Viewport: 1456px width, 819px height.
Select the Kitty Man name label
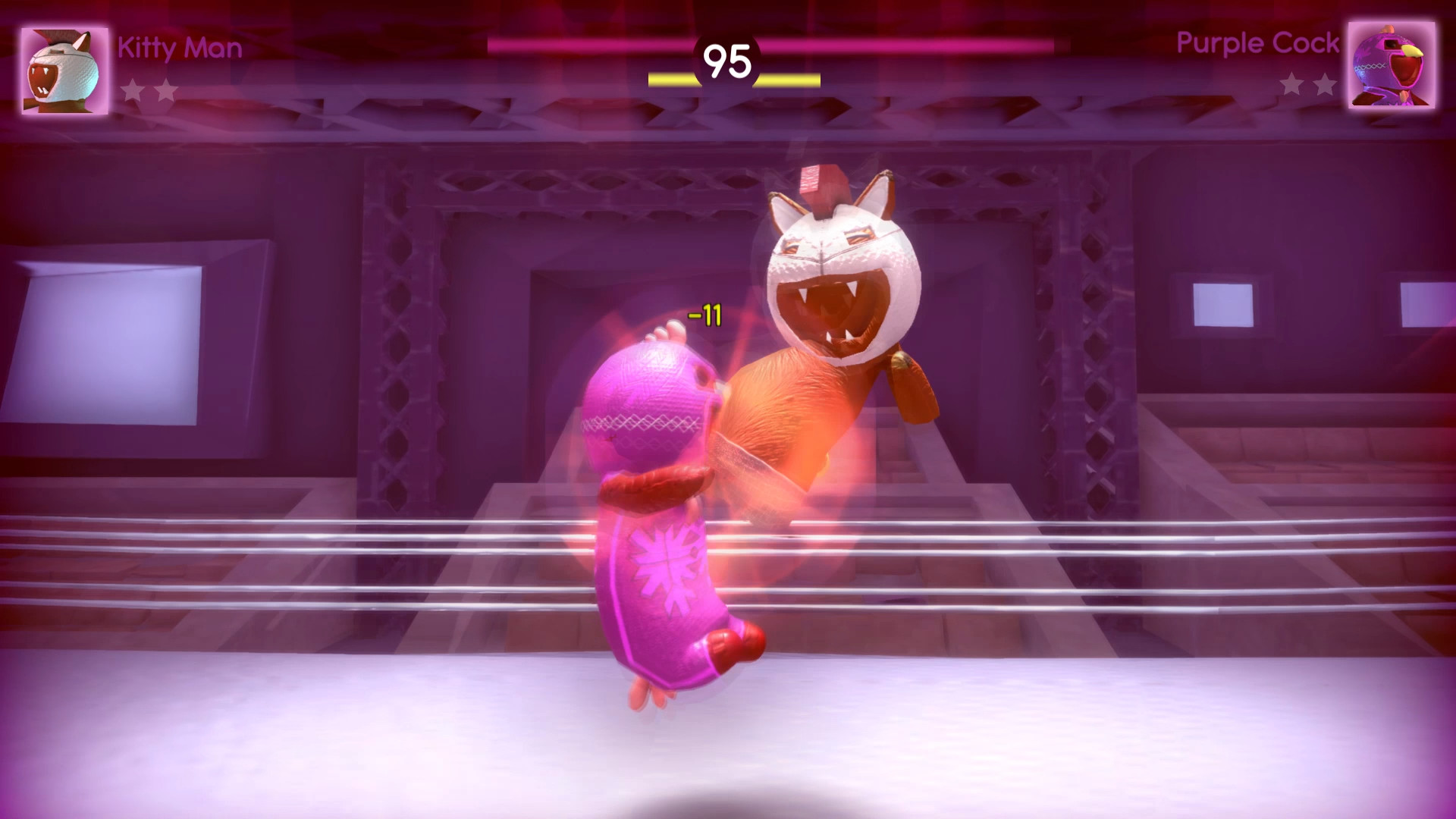coord(180,49)
